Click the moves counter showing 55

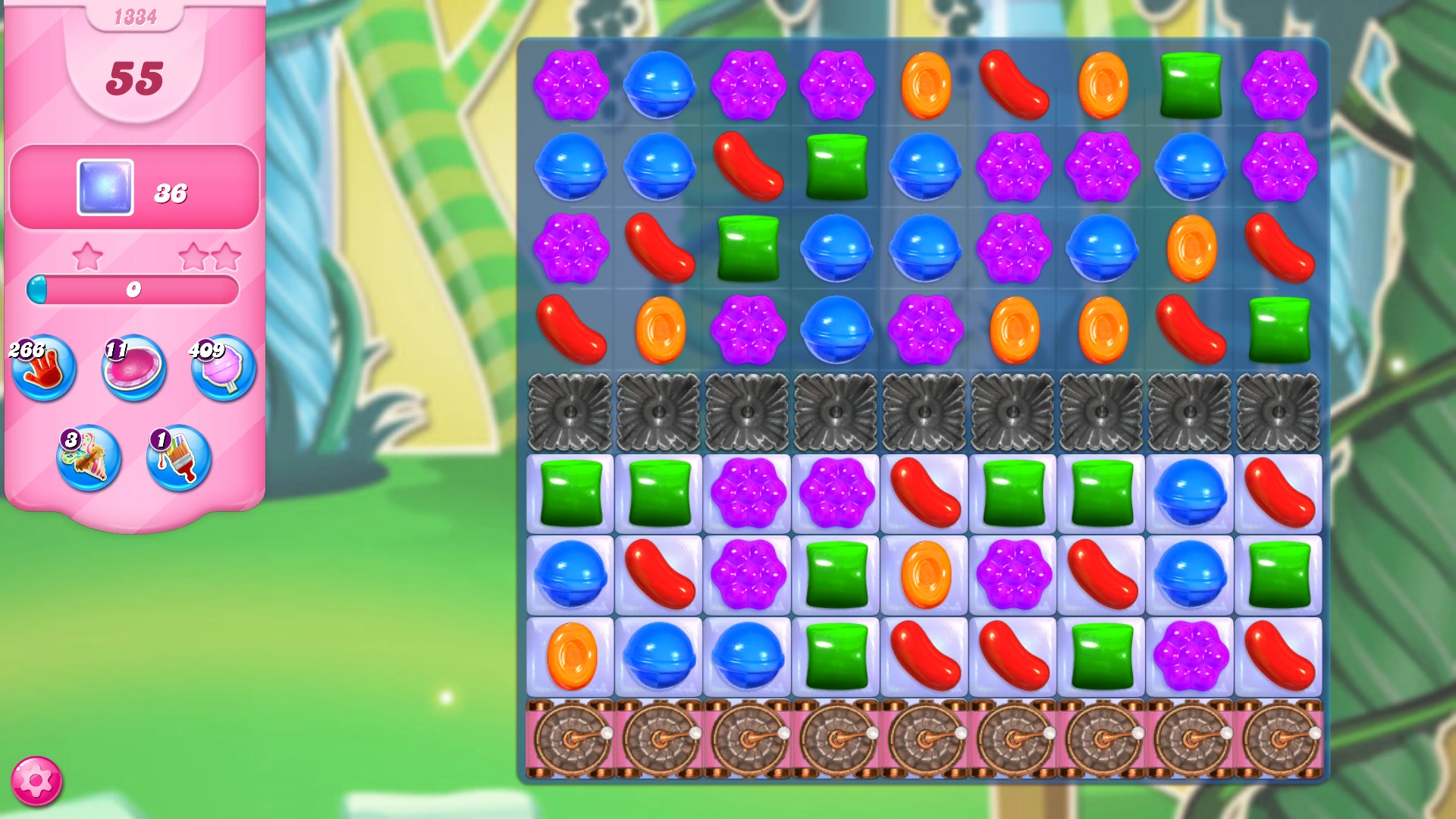135,78
